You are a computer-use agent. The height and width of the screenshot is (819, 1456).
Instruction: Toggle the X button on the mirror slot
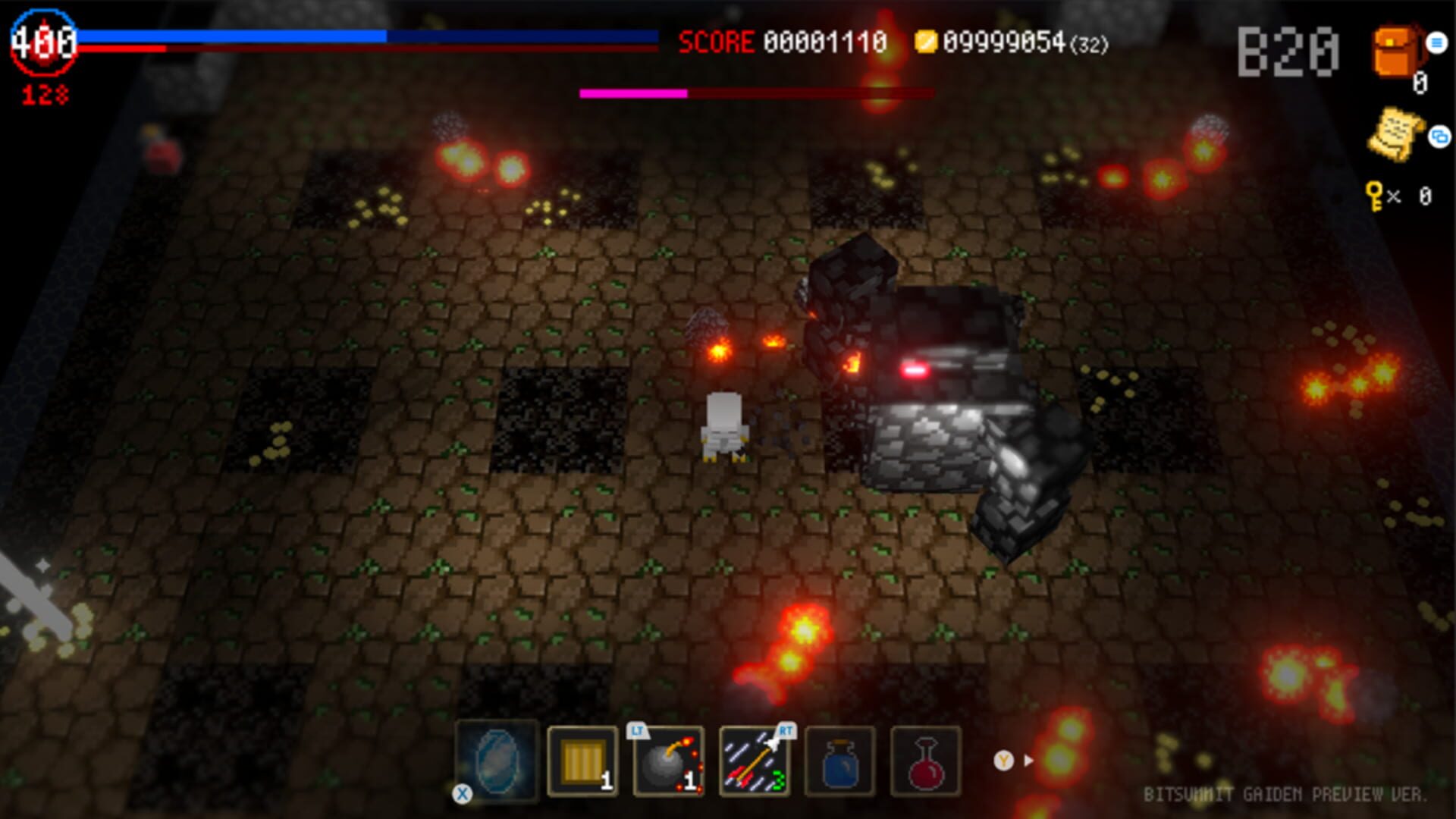[461, 794]
